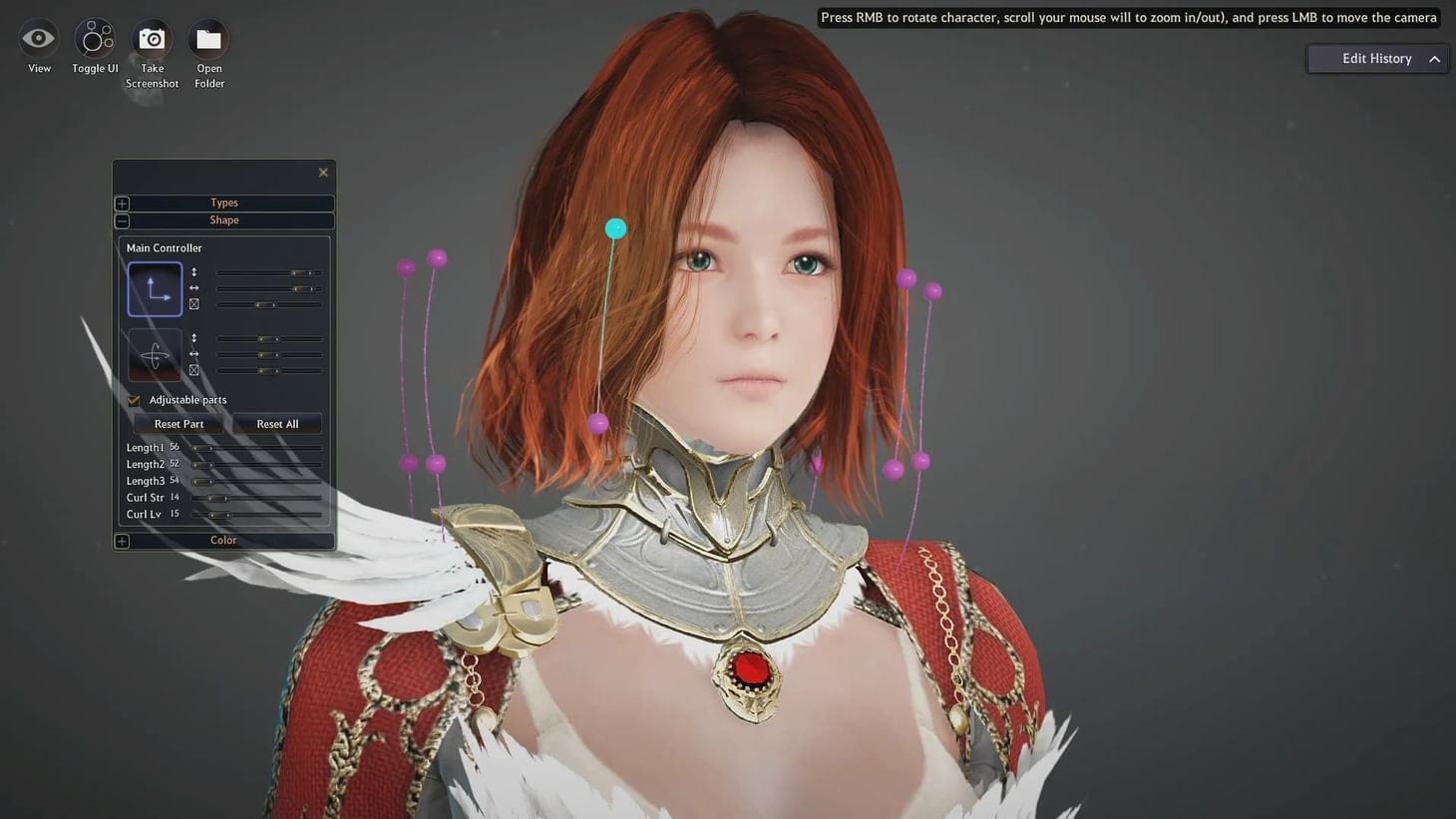
Task: Toggle the checkbox beside the rotation sliders
Action: (193, 370)
